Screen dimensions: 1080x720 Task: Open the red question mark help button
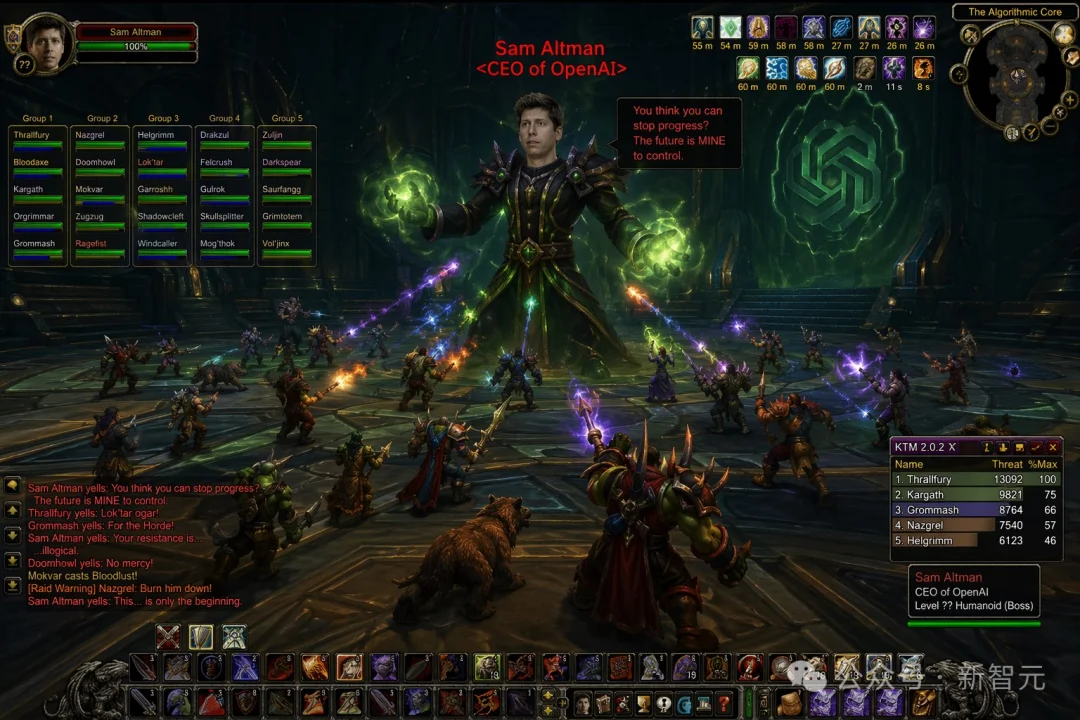(724, 703)
